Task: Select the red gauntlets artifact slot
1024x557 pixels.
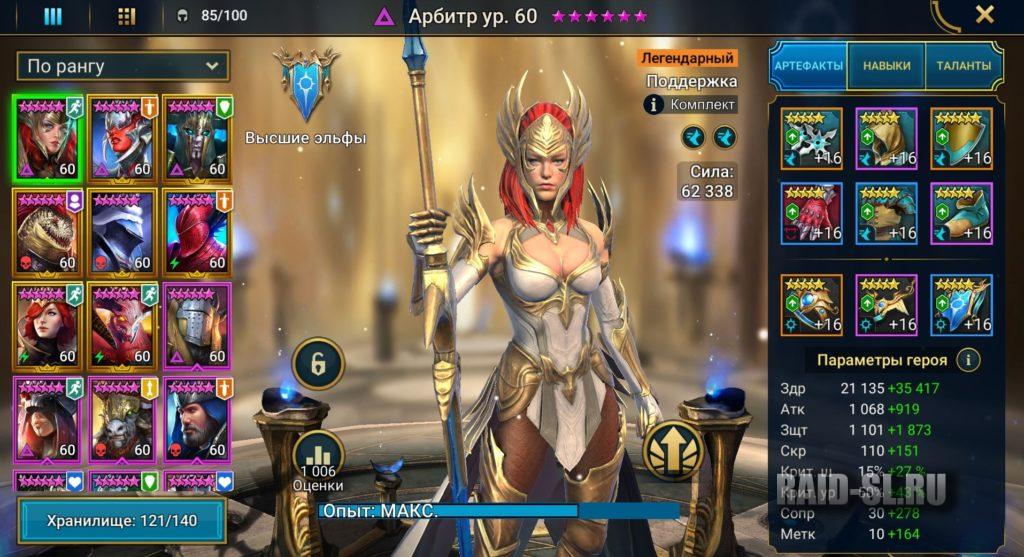Action: pyautogui.click(x=811, y=212)
